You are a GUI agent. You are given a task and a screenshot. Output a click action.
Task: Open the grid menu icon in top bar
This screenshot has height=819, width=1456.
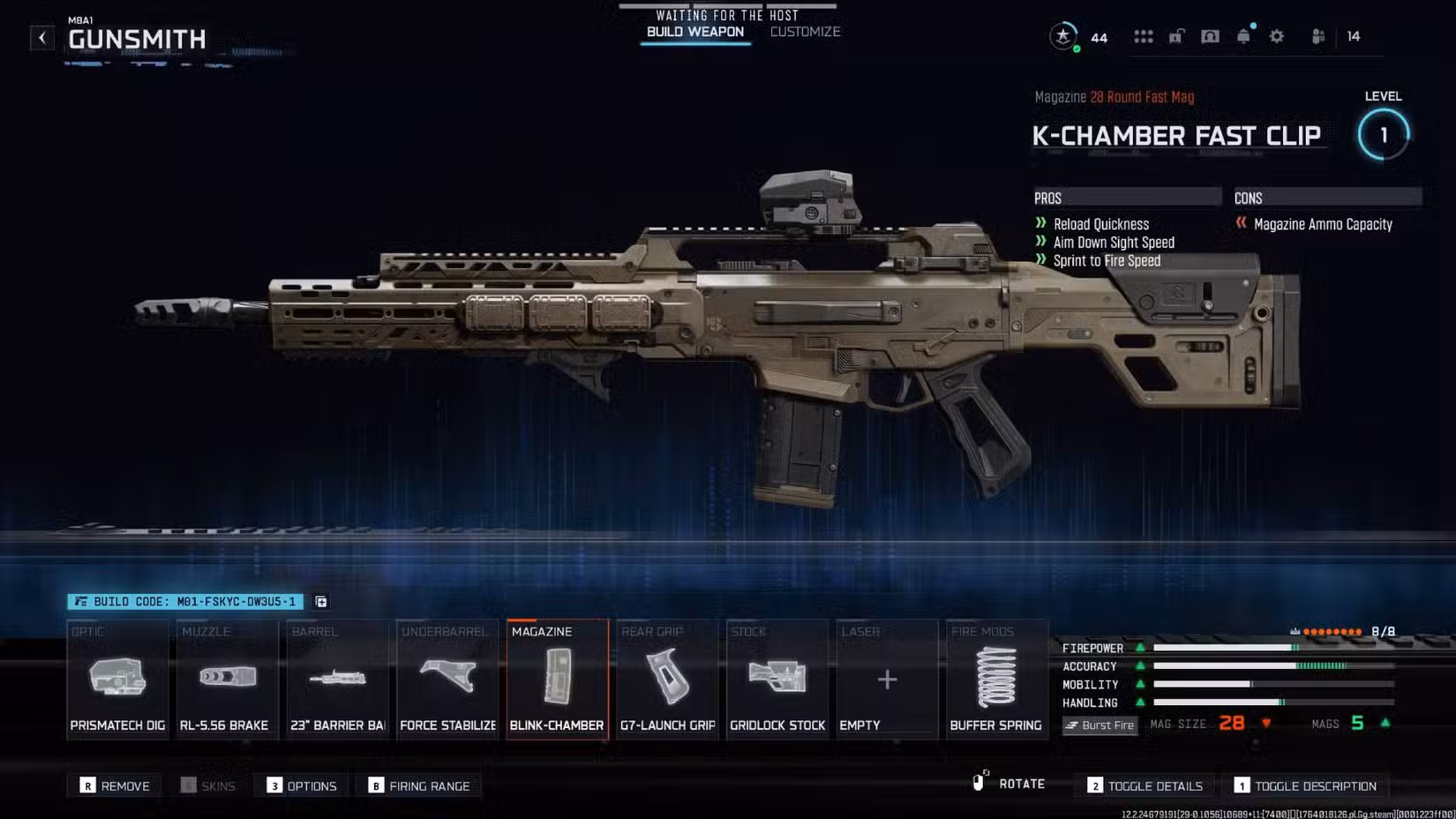pos(1144,36)
